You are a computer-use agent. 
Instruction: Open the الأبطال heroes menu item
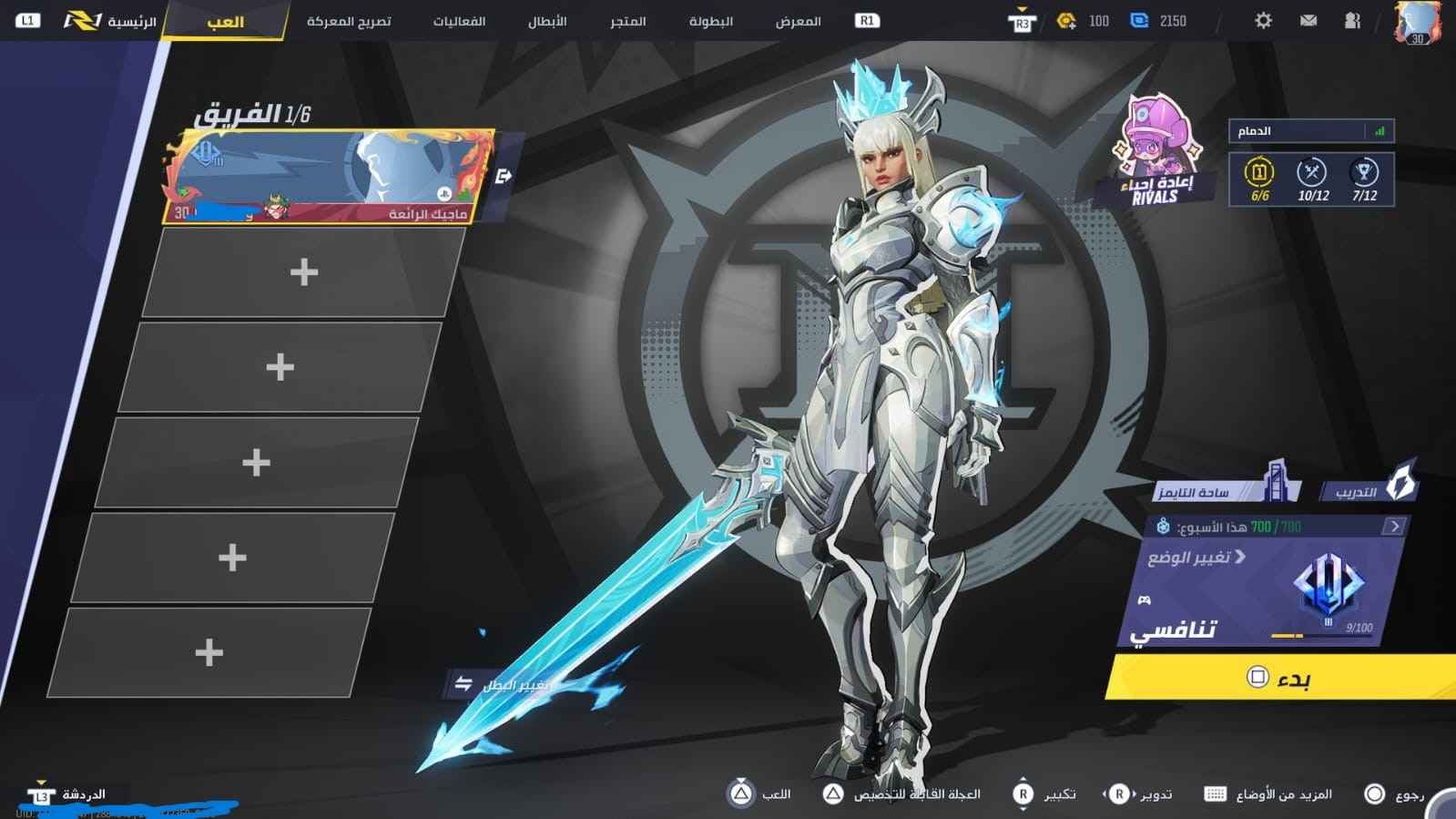click(544, 22)
